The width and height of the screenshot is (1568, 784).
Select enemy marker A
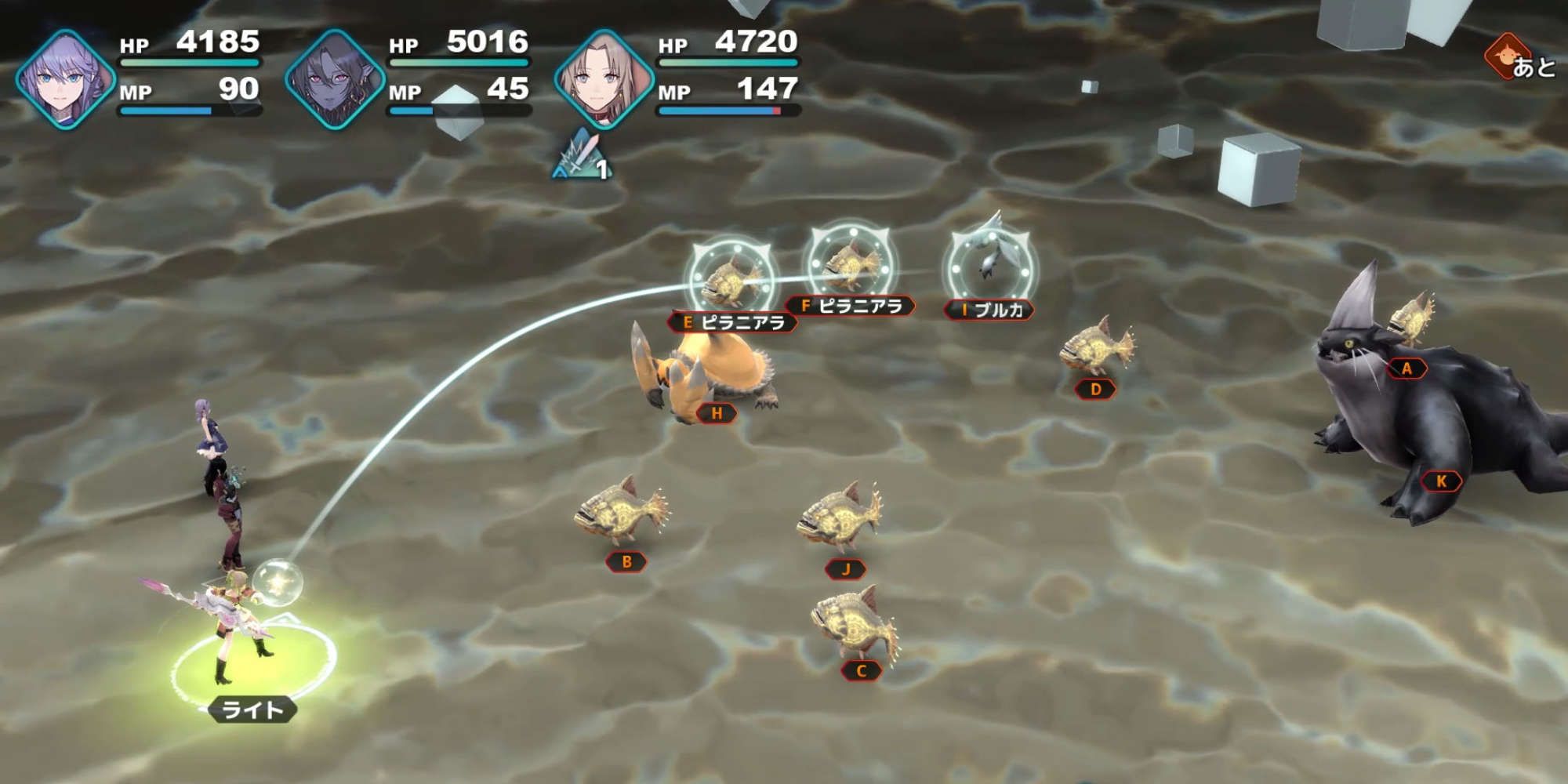[x=1406, y=368]
